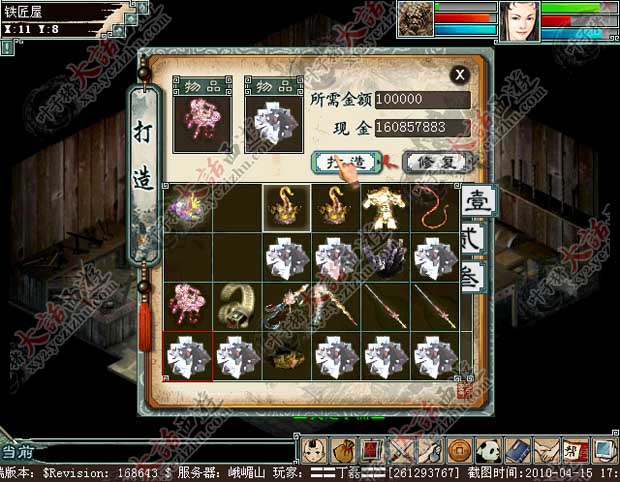620x482 pixels.
Task: Click the gold coin toolbar icon
Action: 460,448
